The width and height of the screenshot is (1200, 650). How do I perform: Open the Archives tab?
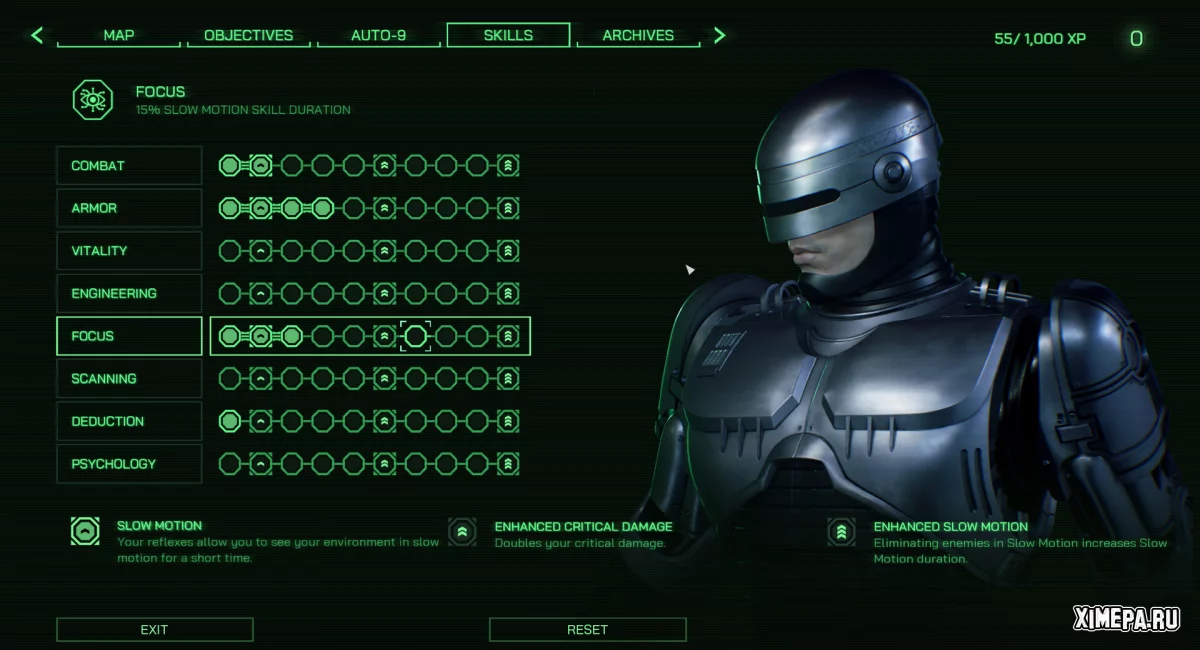[638, 35]
